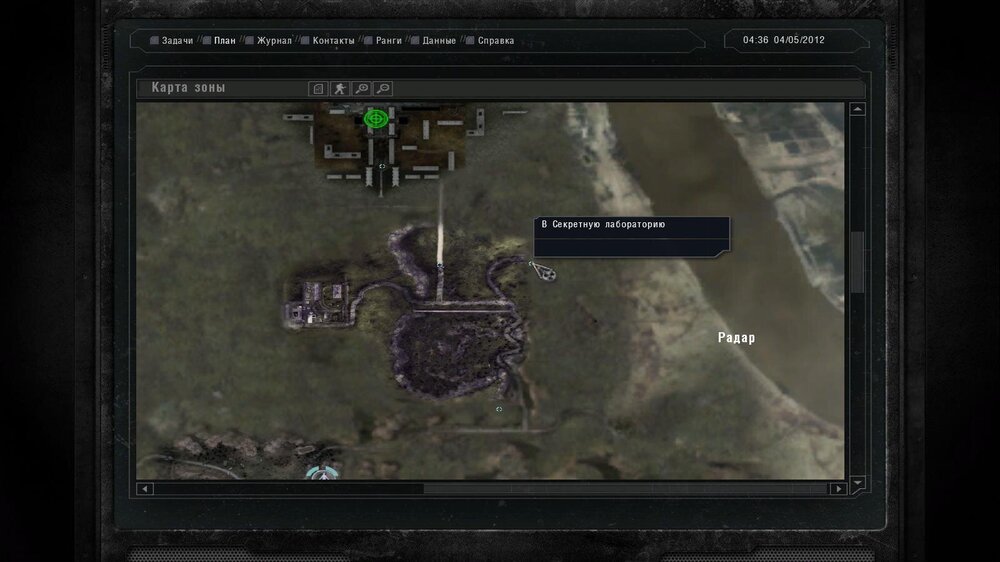Switch to the Ранги tab
The height and width of the screenshot is (562, 1000).
point(388,41)
